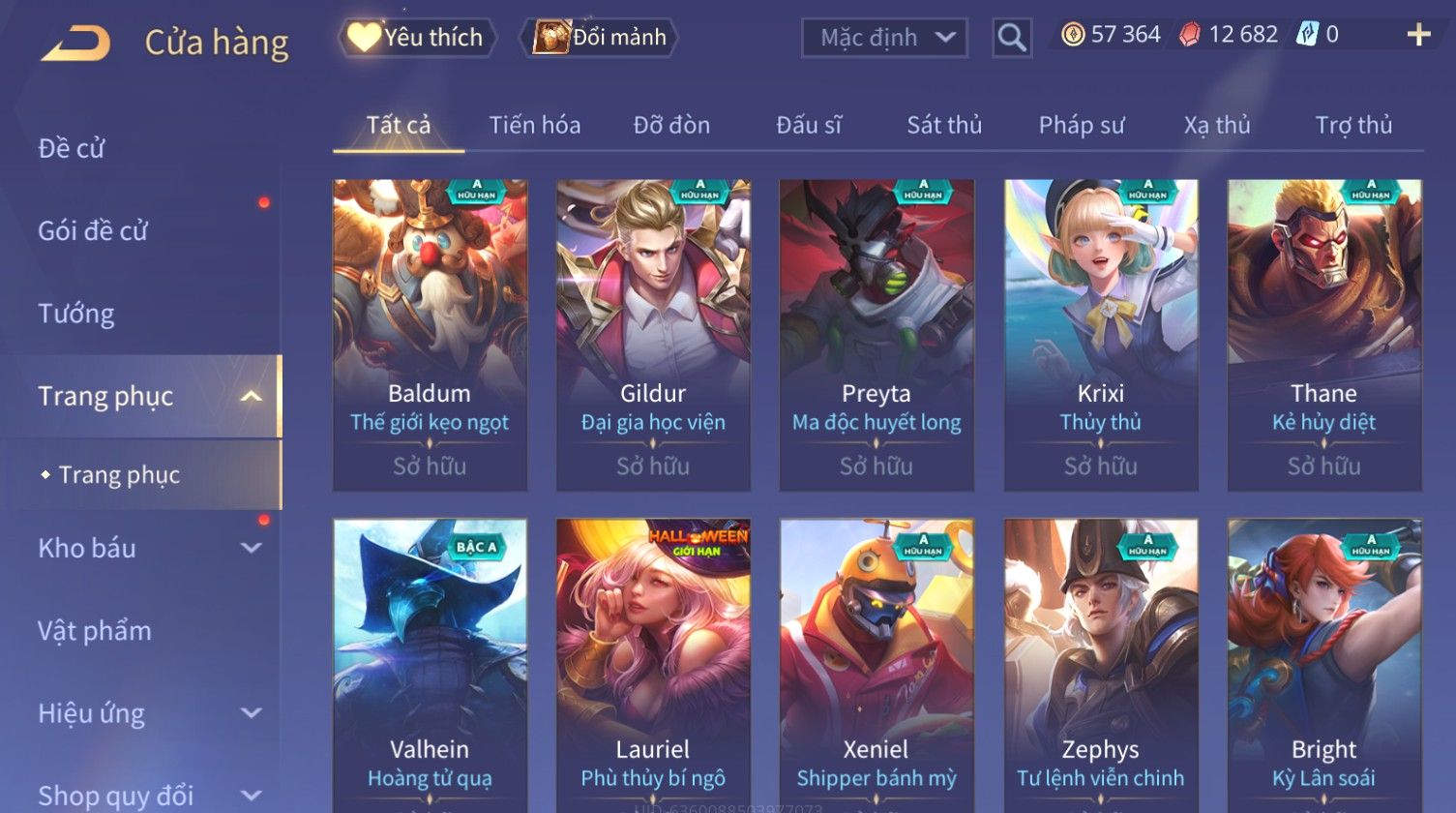The height and width of the screenshot is (813, 1456).
Task: Click the magnifying glass search button
Action: click(x=1012, y=38)
